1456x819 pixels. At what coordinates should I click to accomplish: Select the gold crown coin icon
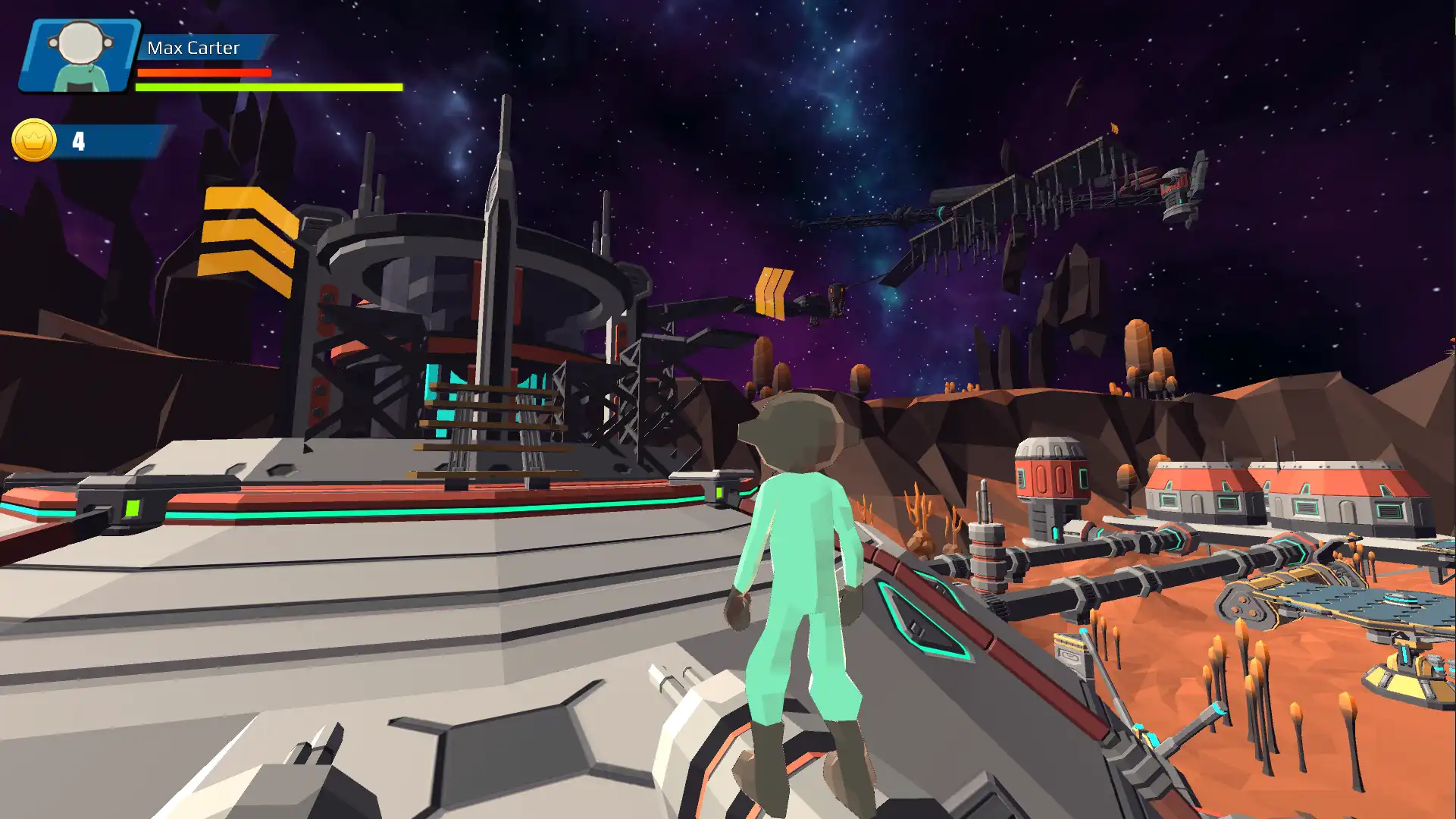click(x=34, y=140)
